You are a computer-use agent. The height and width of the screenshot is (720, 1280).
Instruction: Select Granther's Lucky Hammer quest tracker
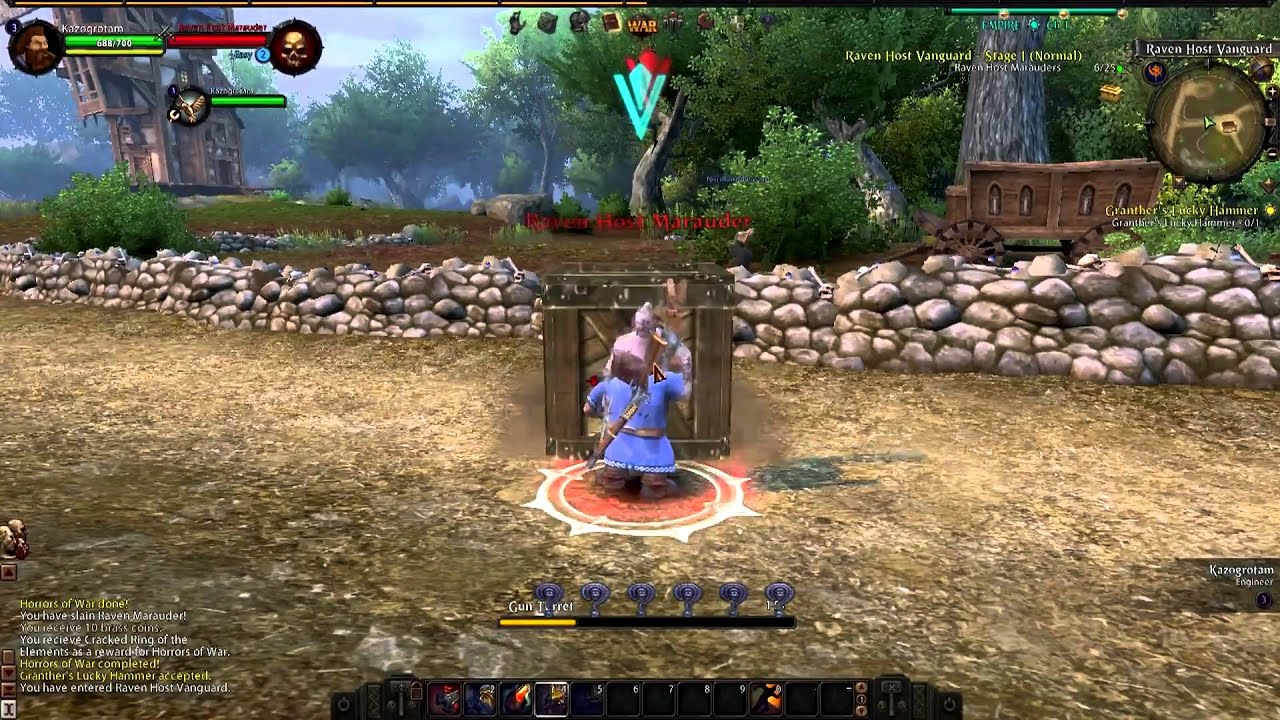pos(1184,211)
